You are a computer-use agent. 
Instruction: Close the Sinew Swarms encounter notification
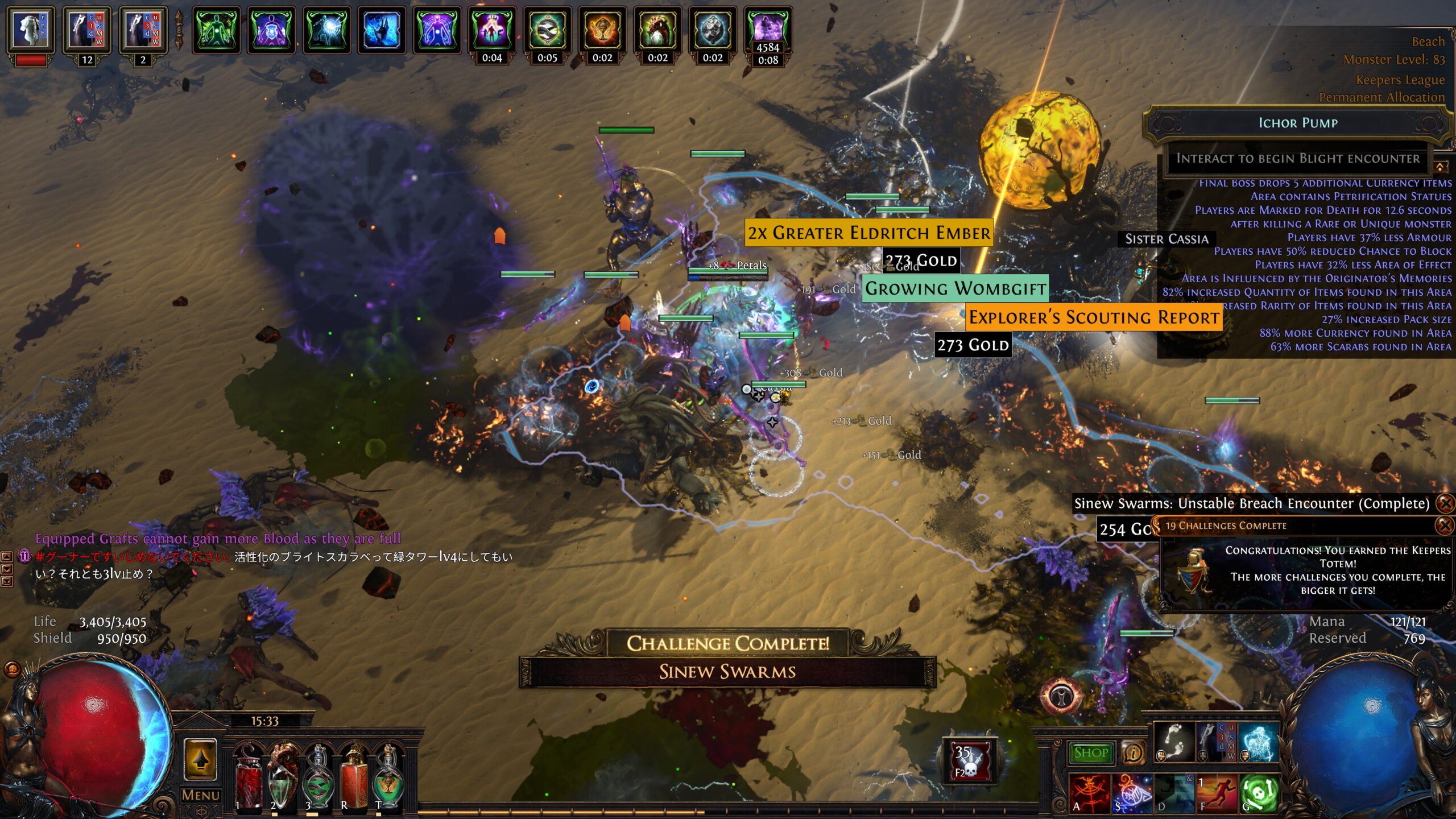pos(1445,503)
